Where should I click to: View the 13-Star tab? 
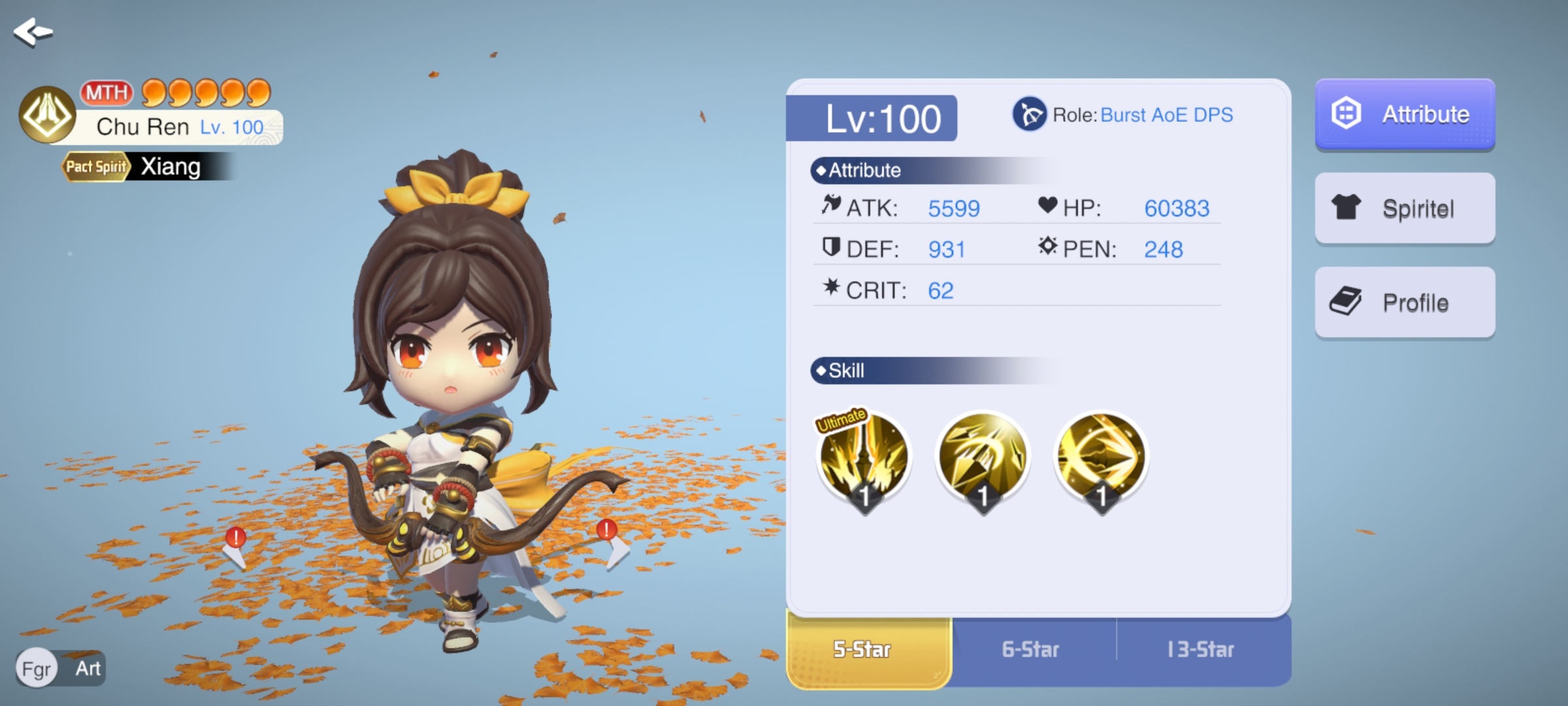1201,650
